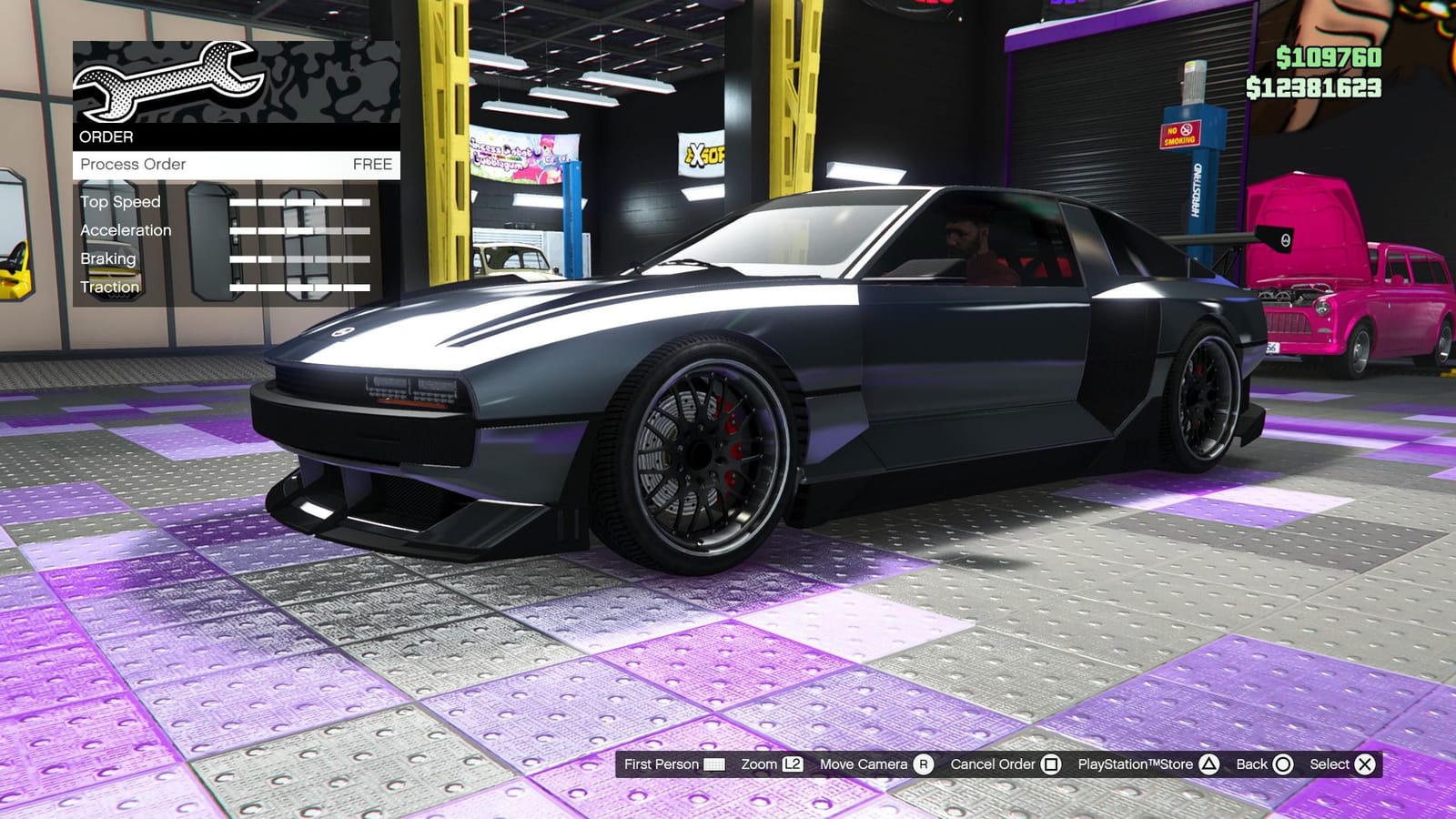Click the FREE price label
Image resolution: width=1456 pixels, height=819 pixels.
[x=373, y=164]
